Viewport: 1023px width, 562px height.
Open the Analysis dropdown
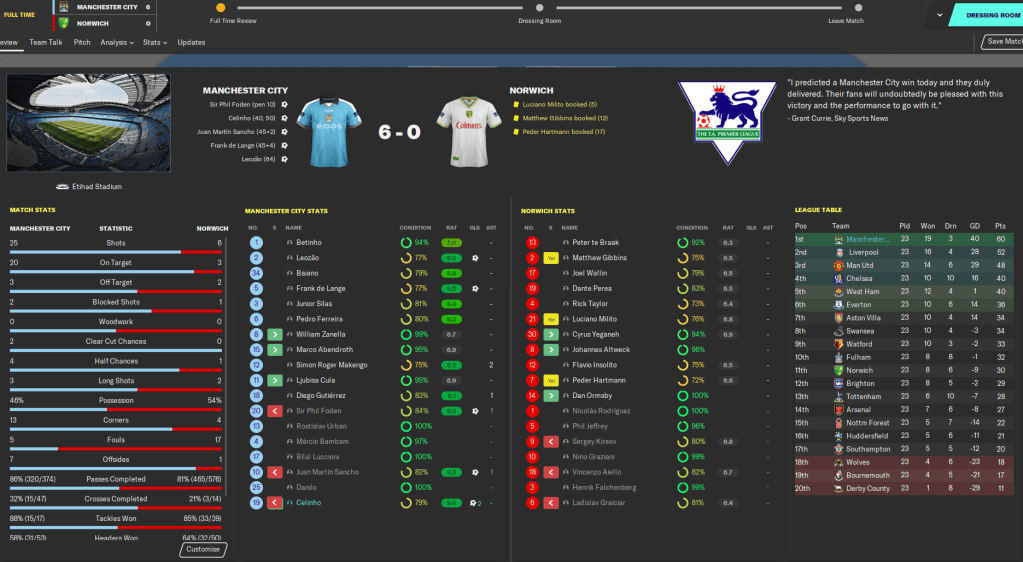(x=118, y=42)
